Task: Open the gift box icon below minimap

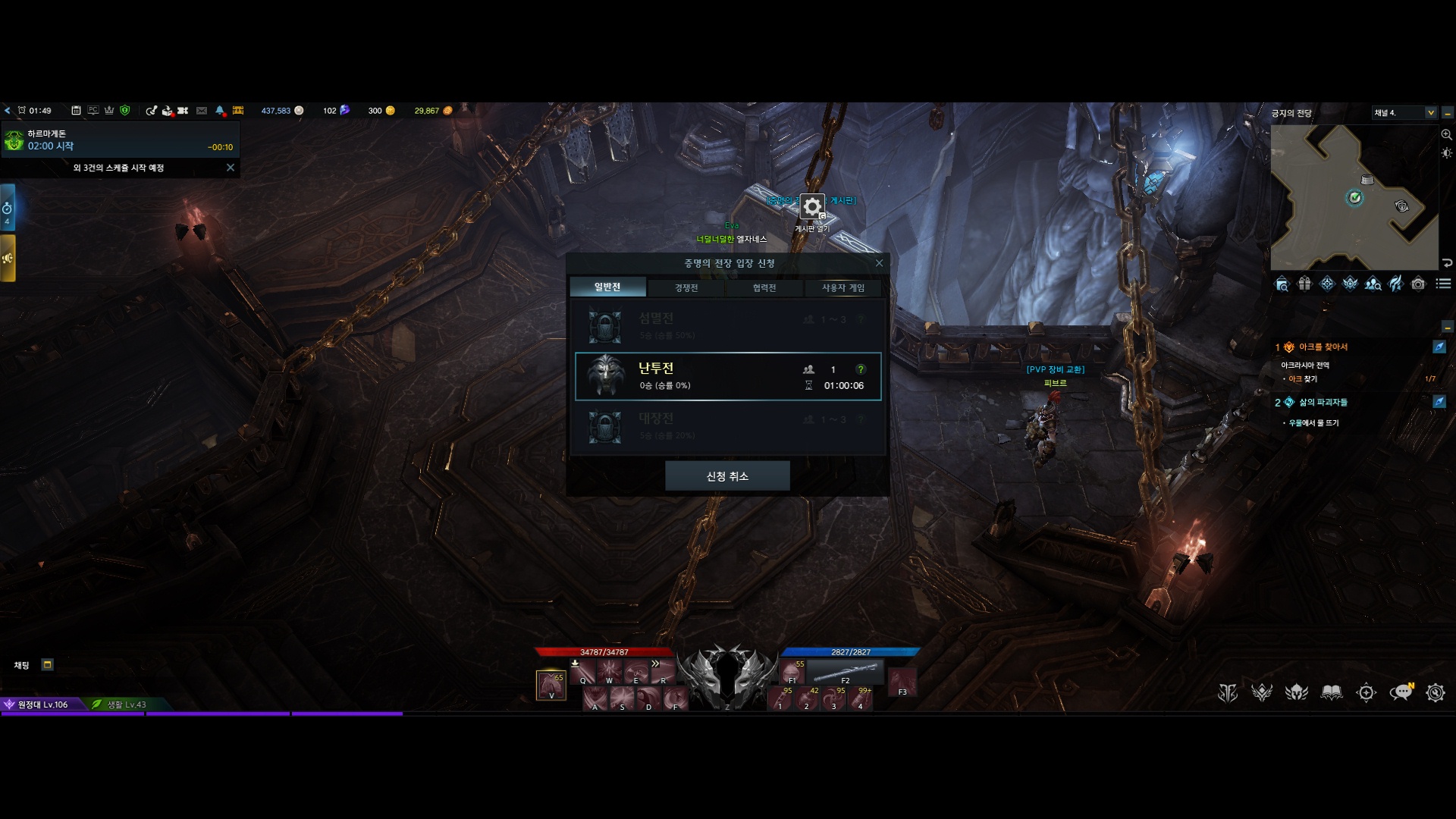Action: 1304,284
